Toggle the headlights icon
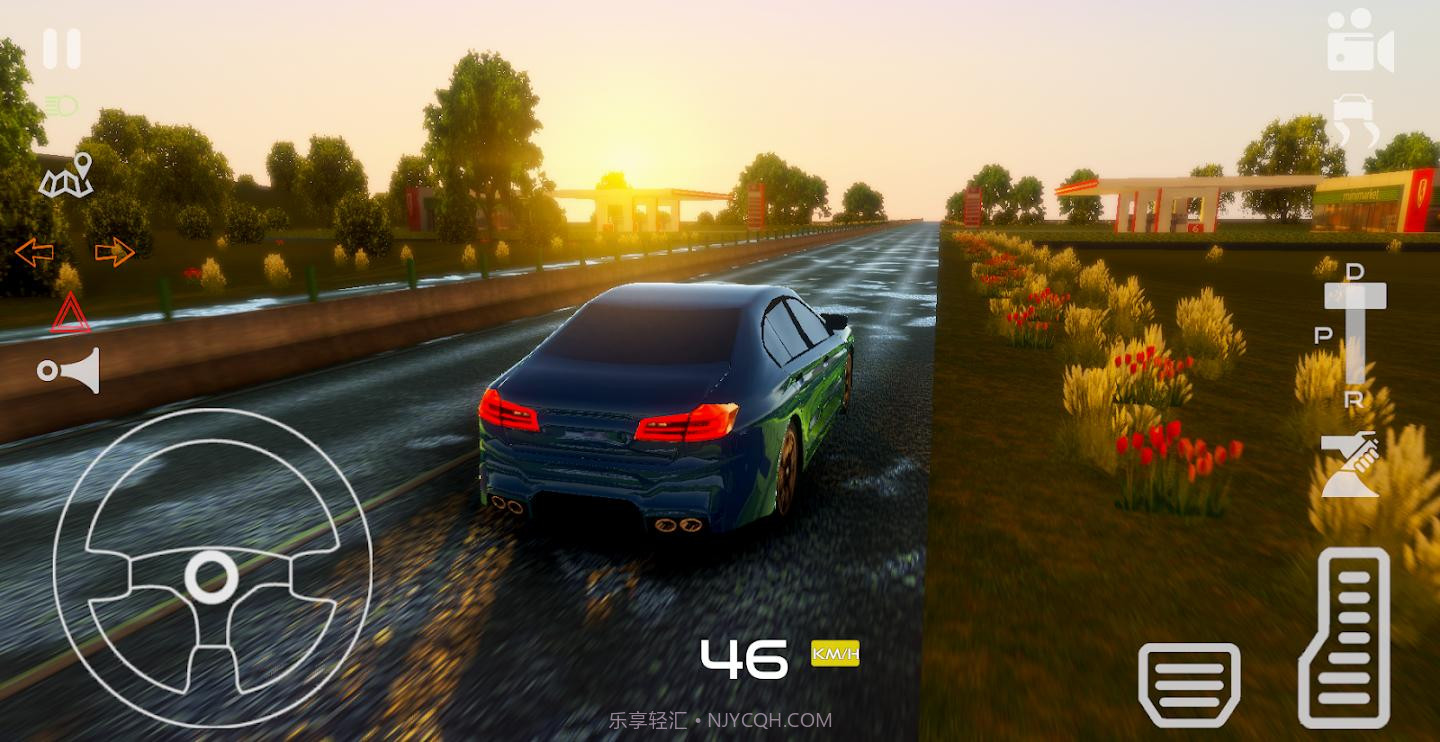The width and height of the screenshot is (1440, 742). coord(61,106)
